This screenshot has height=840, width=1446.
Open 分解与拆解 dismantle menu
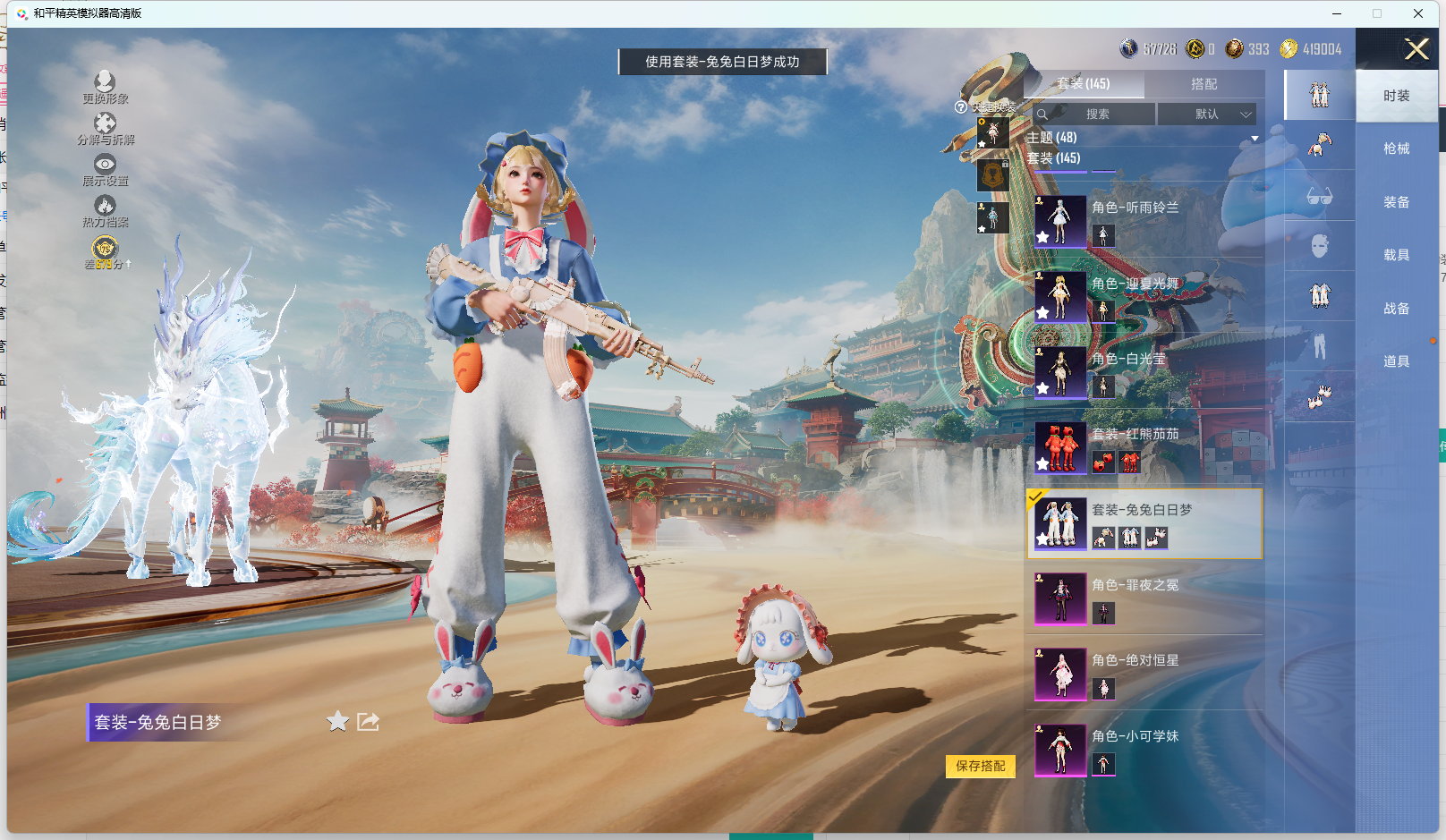click(x=105, y=128)
